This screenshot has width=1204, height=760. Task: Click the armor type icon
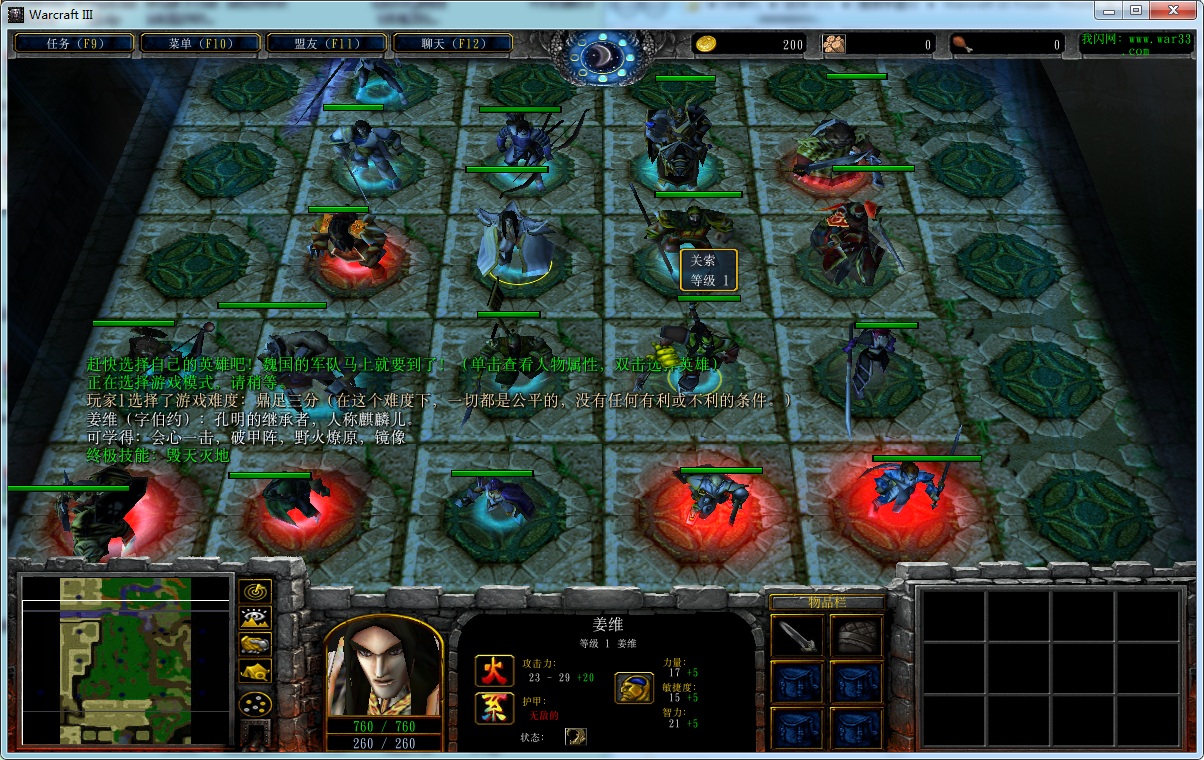click(x=494, y=708)
